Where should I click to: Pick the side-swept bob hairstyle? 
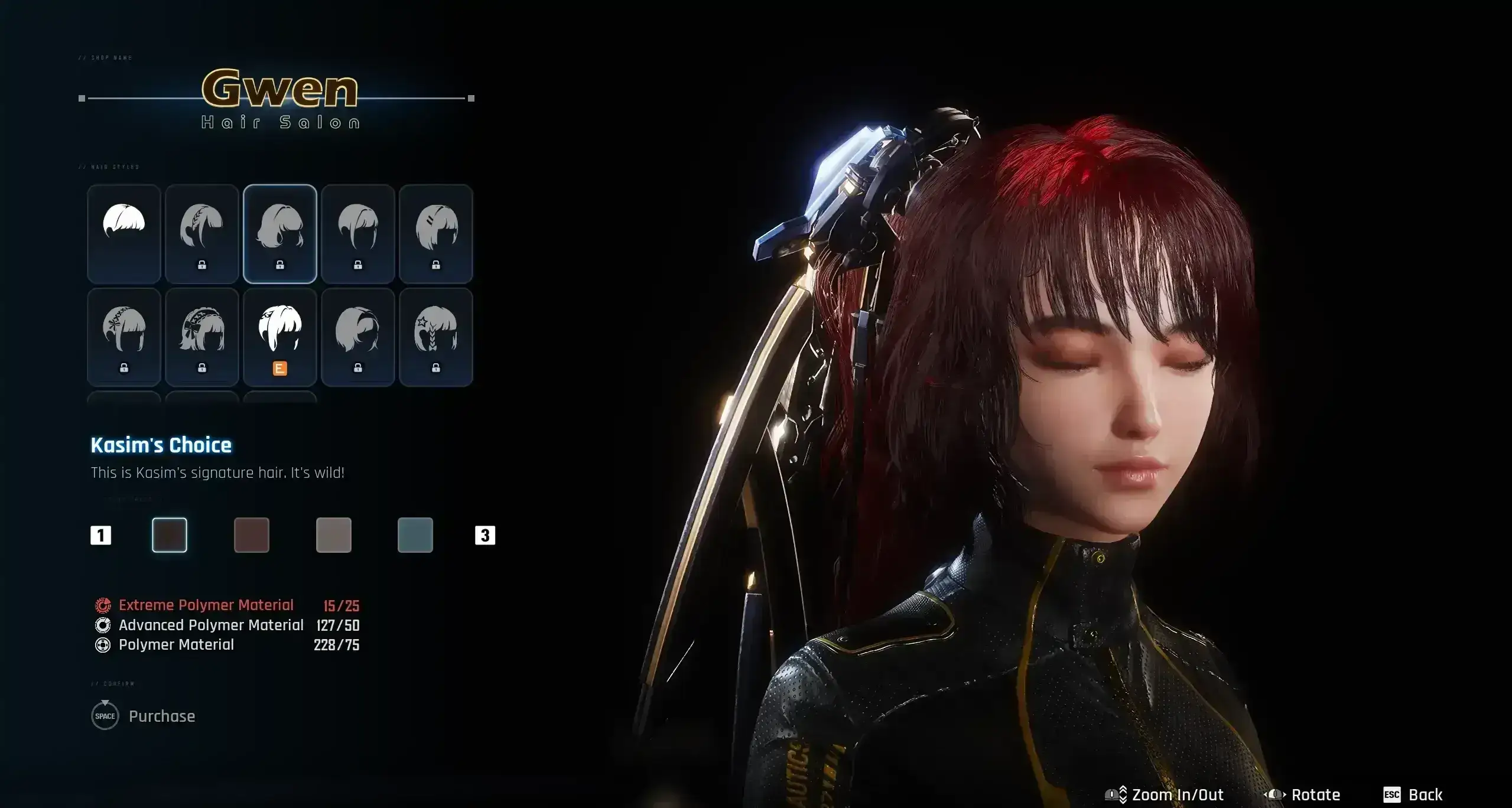click(358, 337)
